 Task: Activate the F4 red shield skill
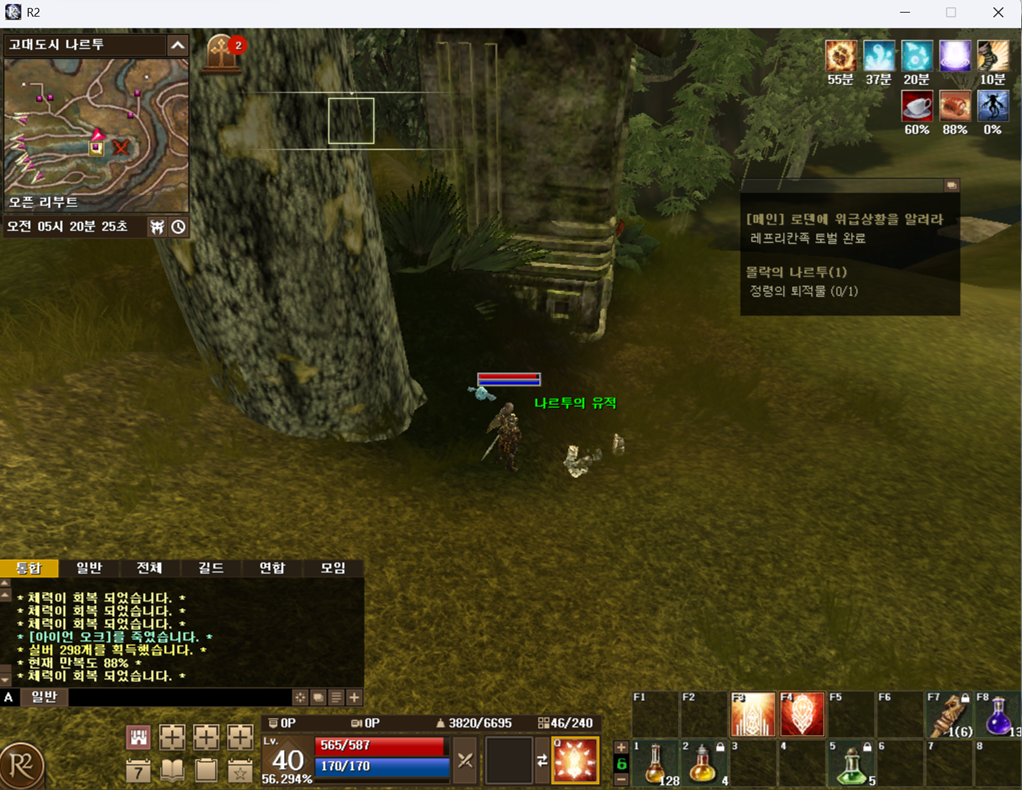point(802,714)
